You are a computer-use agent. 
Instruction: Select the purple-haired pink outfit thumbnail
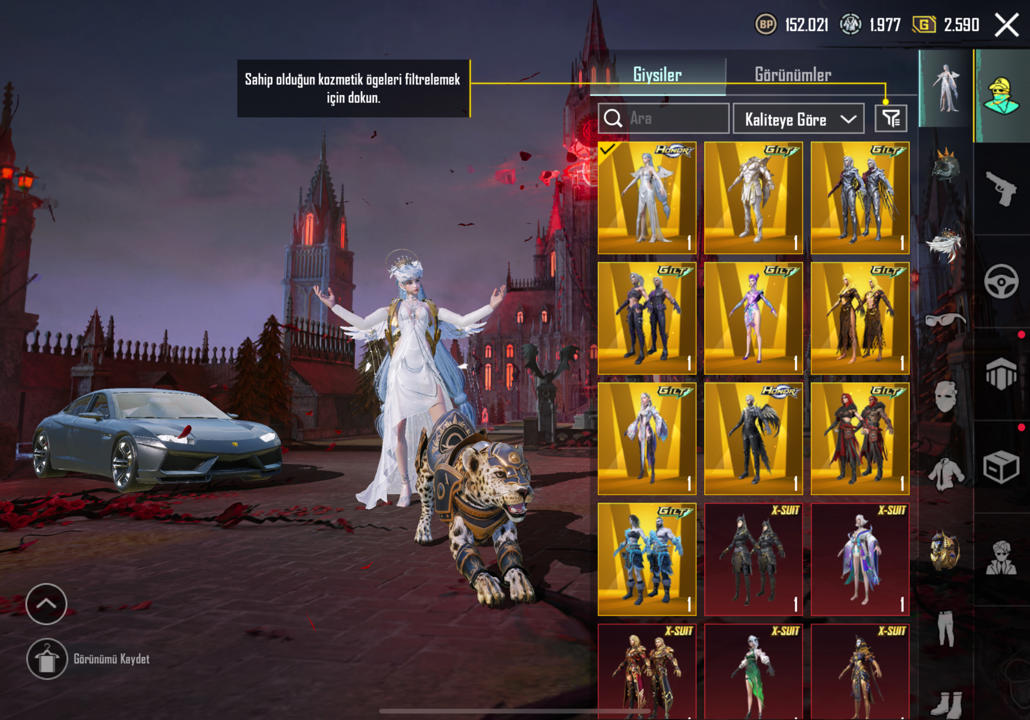coord(753,318)
